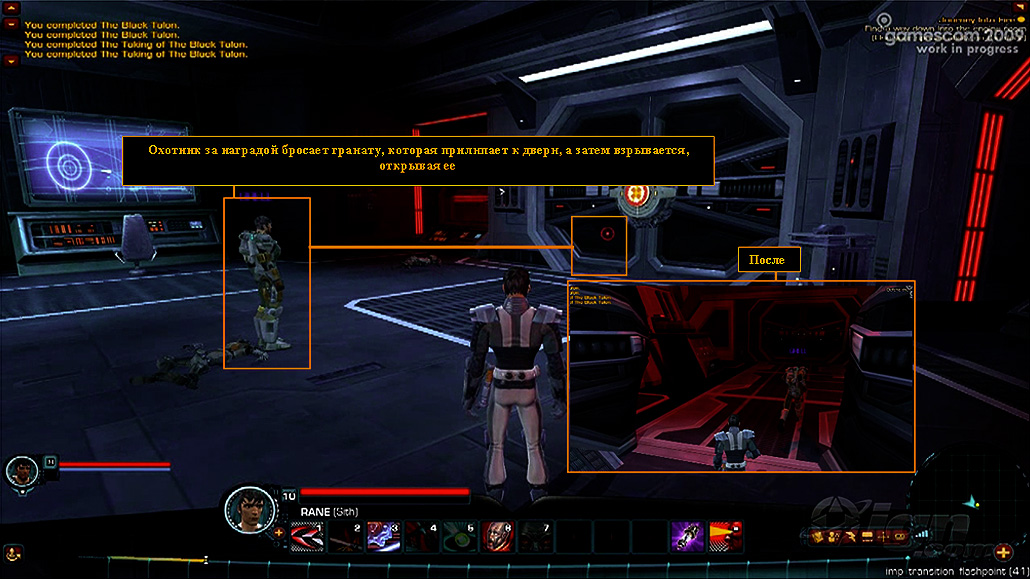This screenshot has width=1030, height=579.
Task: Activate the red beam ability at hotbar end
Action: click(724, 535)
